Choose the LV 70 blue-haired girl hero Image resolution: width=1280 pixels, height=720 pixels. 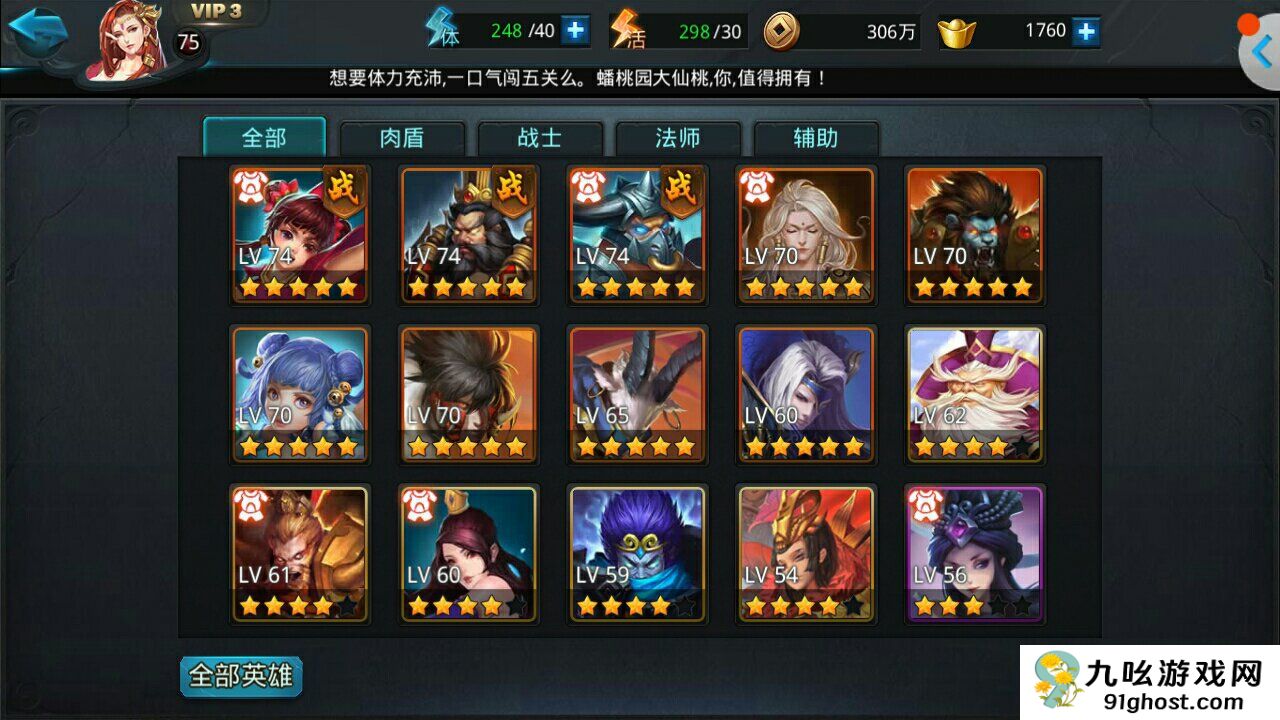tap(300, 394)
